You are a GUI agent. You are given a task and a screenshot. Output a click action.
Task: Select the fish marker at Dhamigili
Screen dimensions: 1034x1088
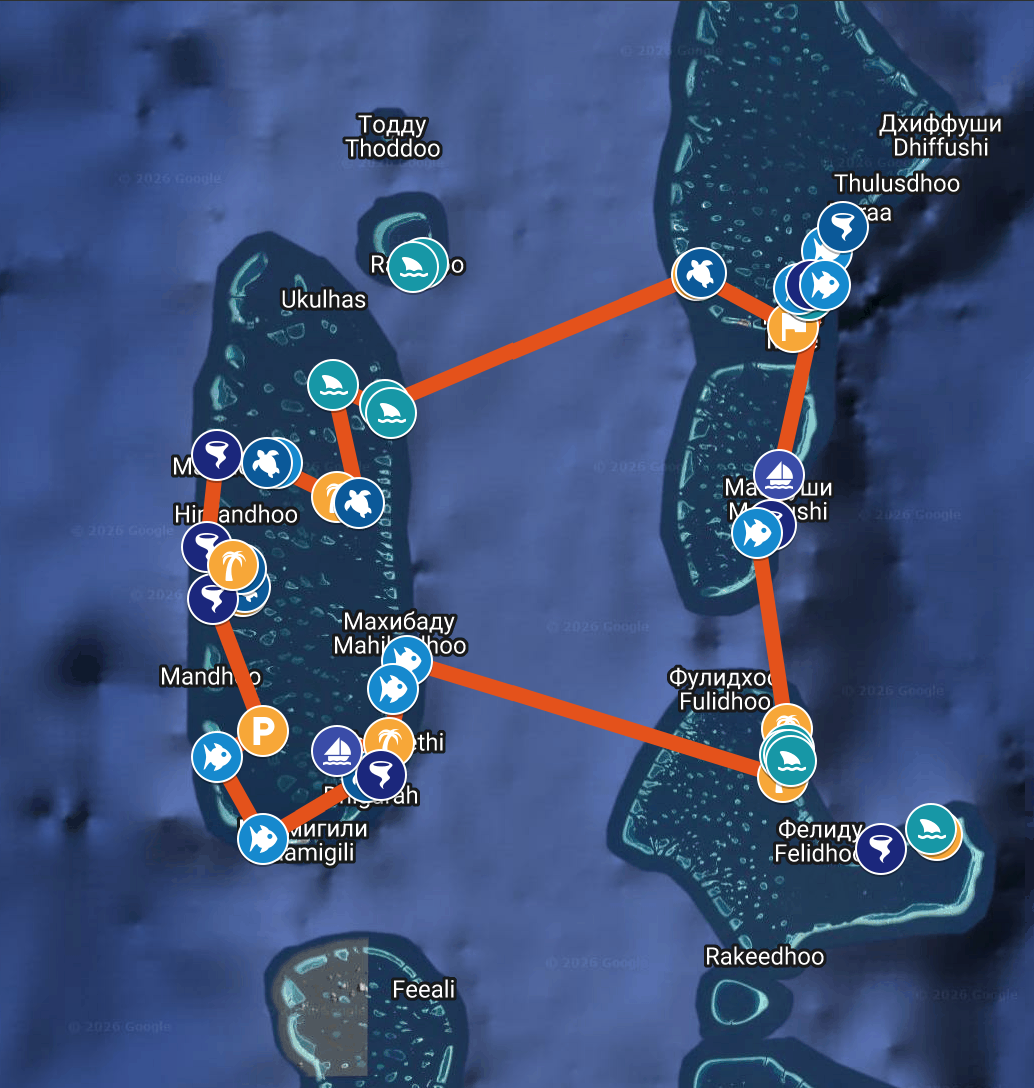pyautogui.click(x=262, y=836)
